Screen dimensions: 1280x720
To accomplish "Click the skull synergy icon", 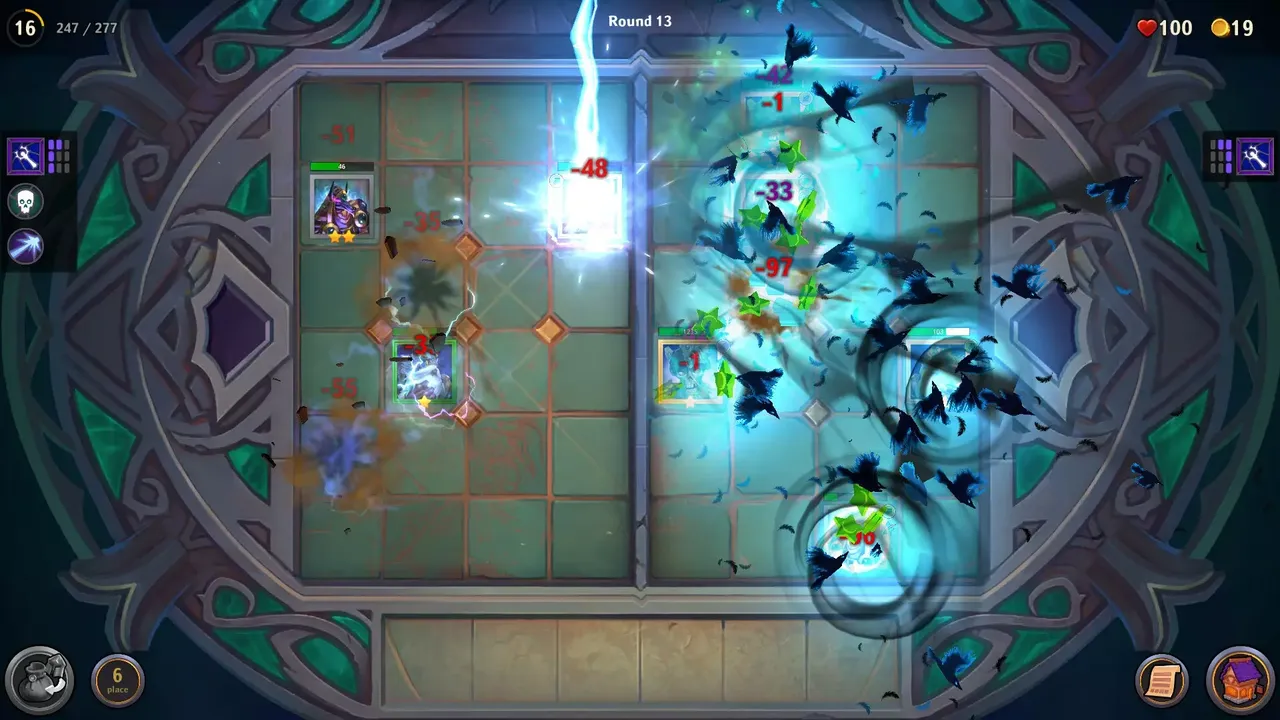I will [24, 201].
